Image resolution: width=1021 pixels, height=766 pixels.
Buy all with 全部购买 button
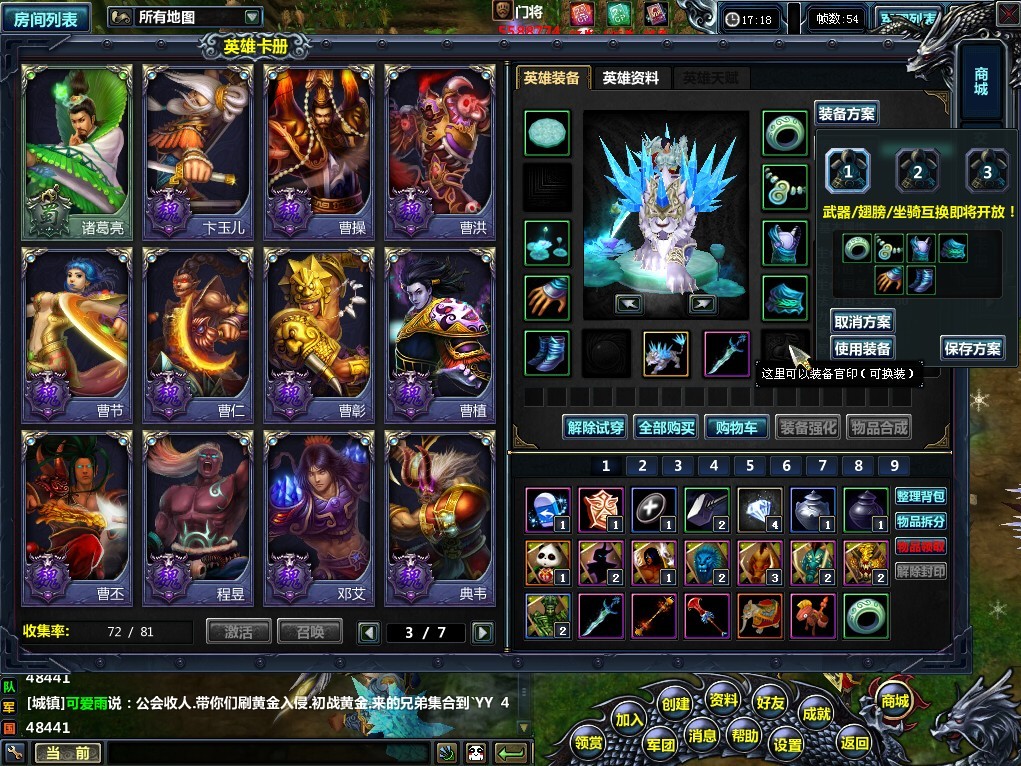[x=666, y=427]
